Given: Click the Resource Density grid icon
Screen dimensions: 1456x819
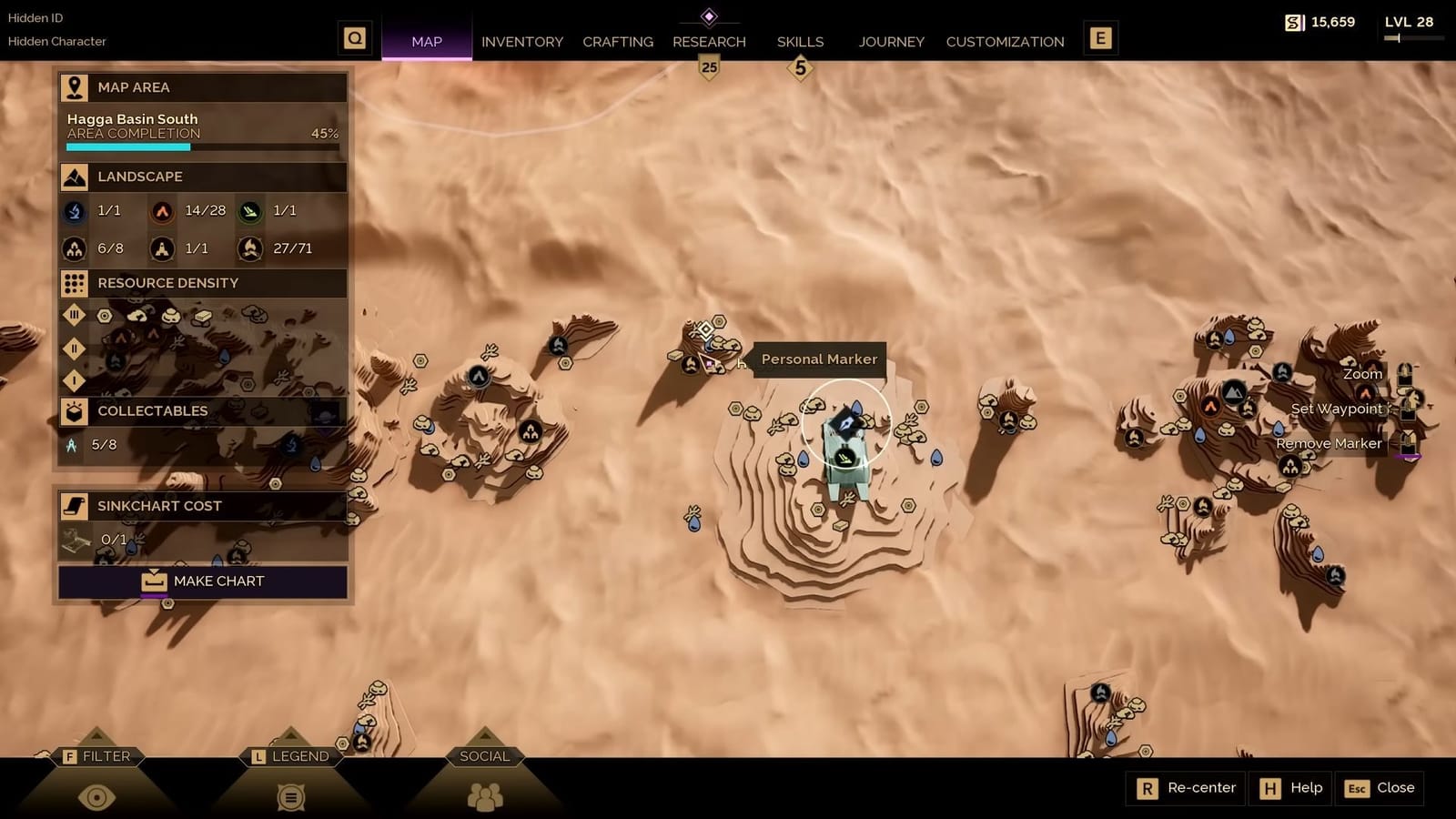Looking at the screenshot, I should 73,283.
